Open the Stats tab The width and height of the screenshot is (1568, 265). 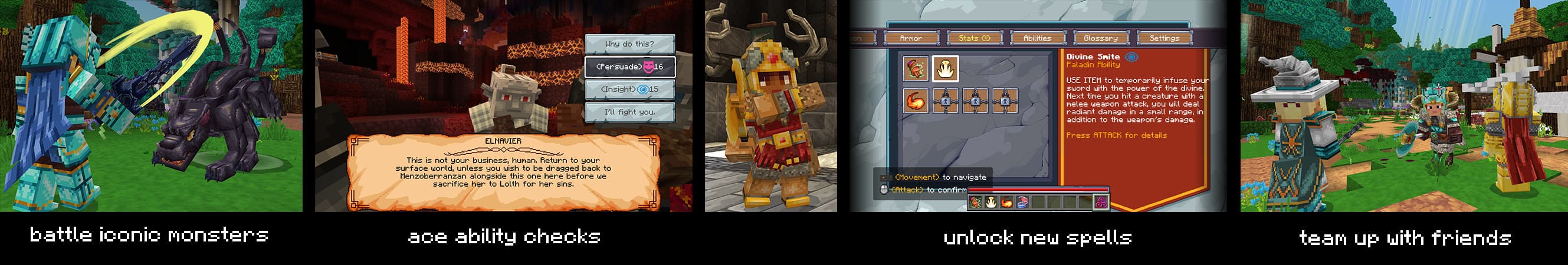tap(974, 38)
